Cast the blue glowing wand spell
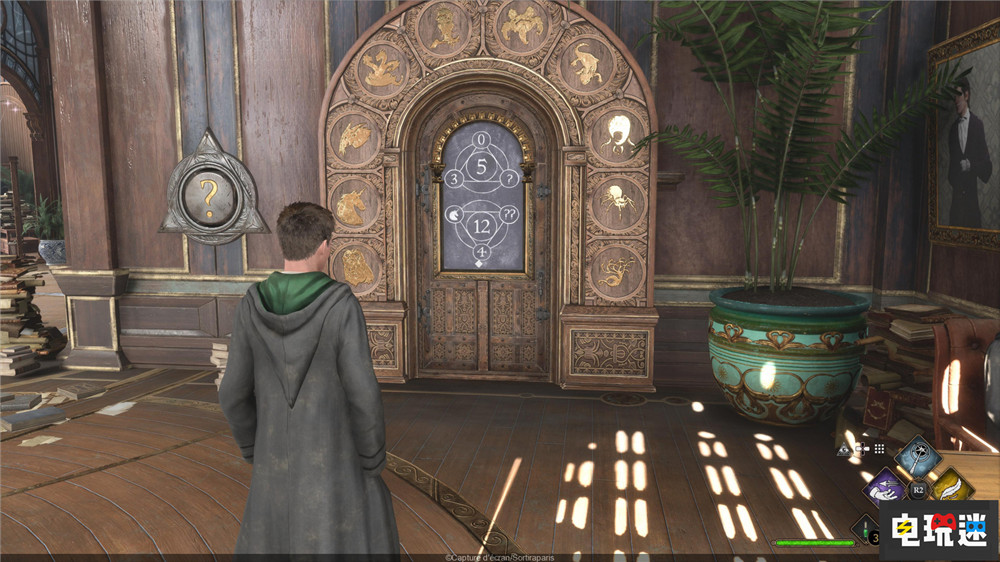 click(917, 456)
